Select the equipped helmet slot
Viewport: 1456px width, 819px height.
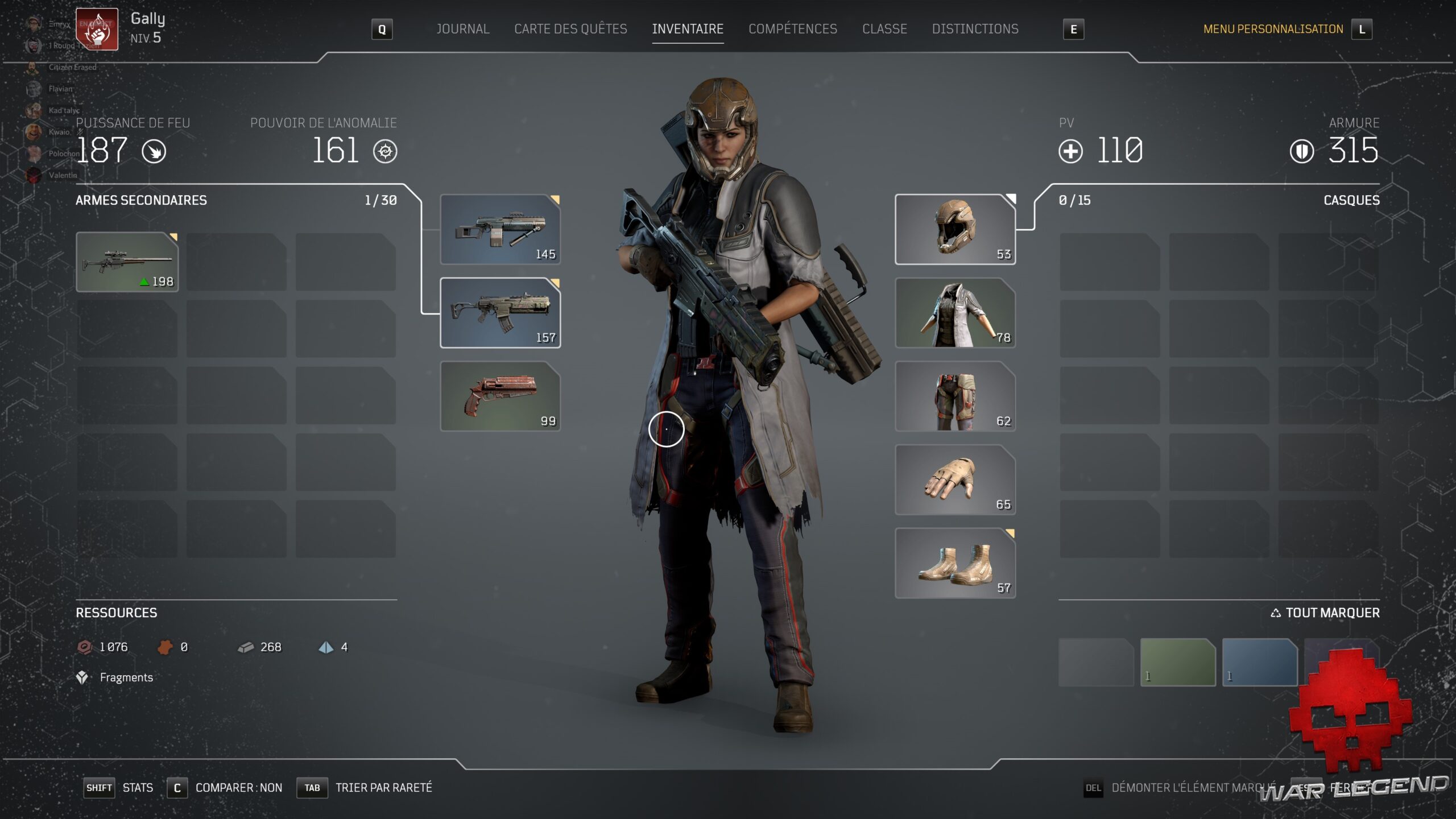[955, 229]
